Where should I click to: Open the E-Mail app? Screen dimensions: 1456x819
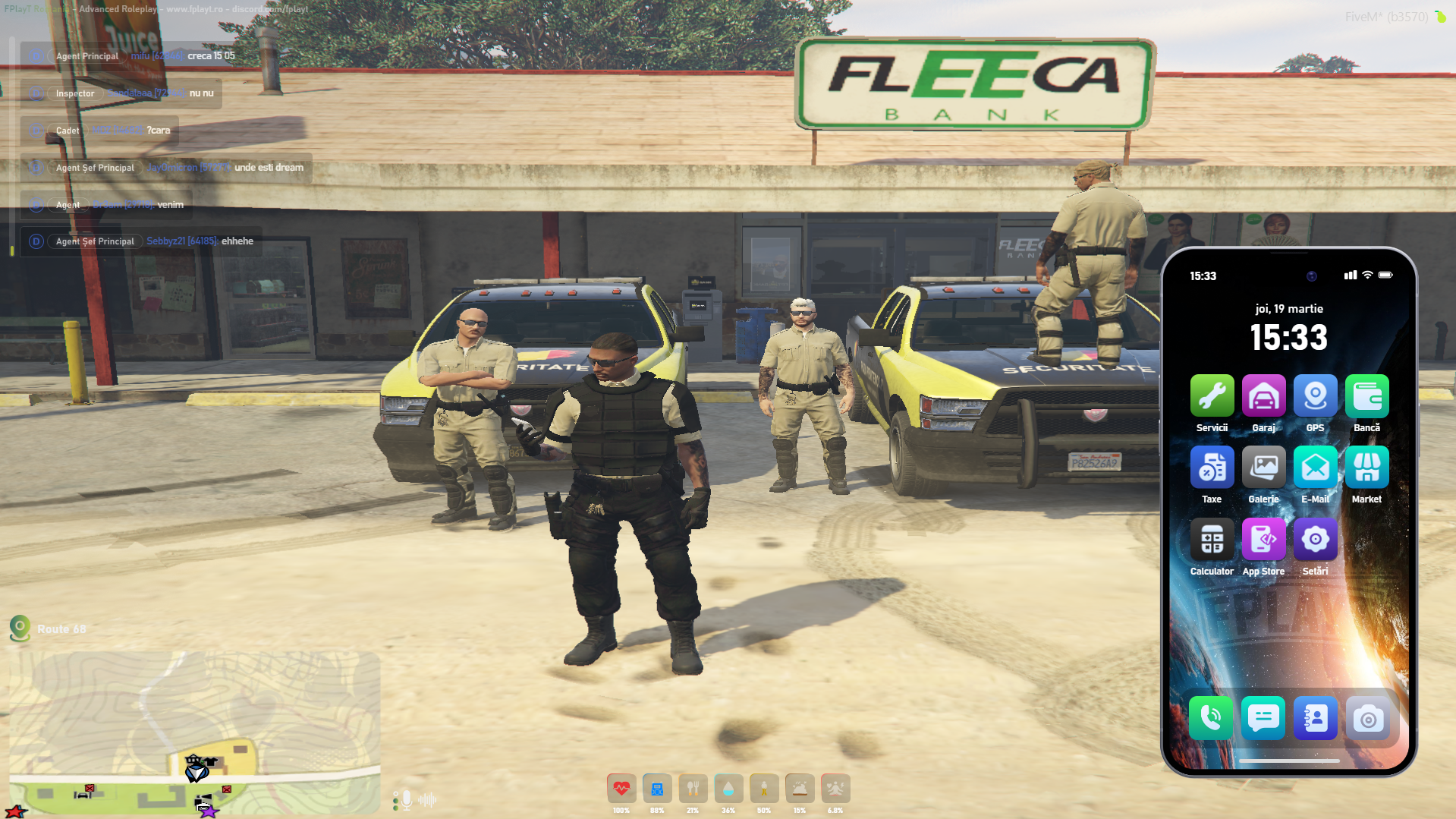coord(1315,468)
